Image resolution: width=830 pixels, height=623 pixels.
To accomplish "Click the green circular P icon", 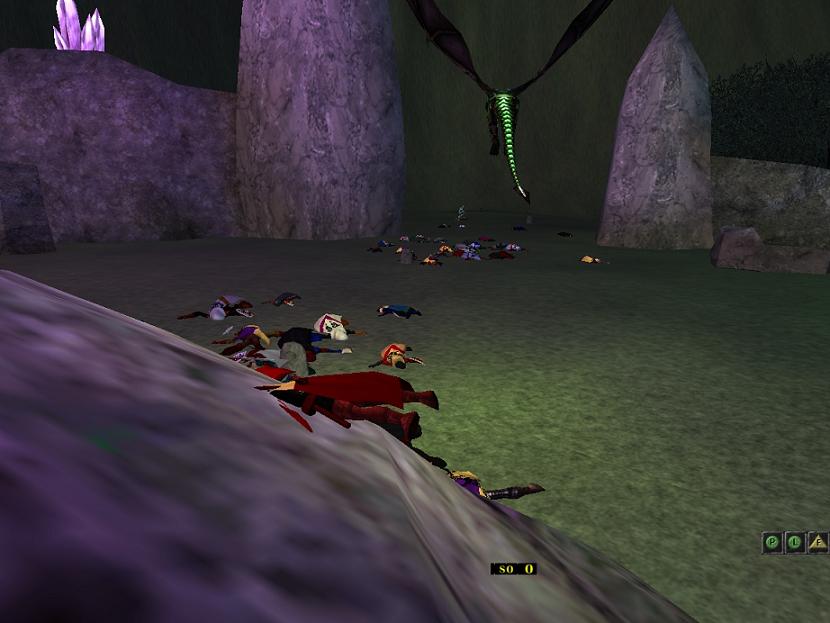I will click(x=772, y=542).
